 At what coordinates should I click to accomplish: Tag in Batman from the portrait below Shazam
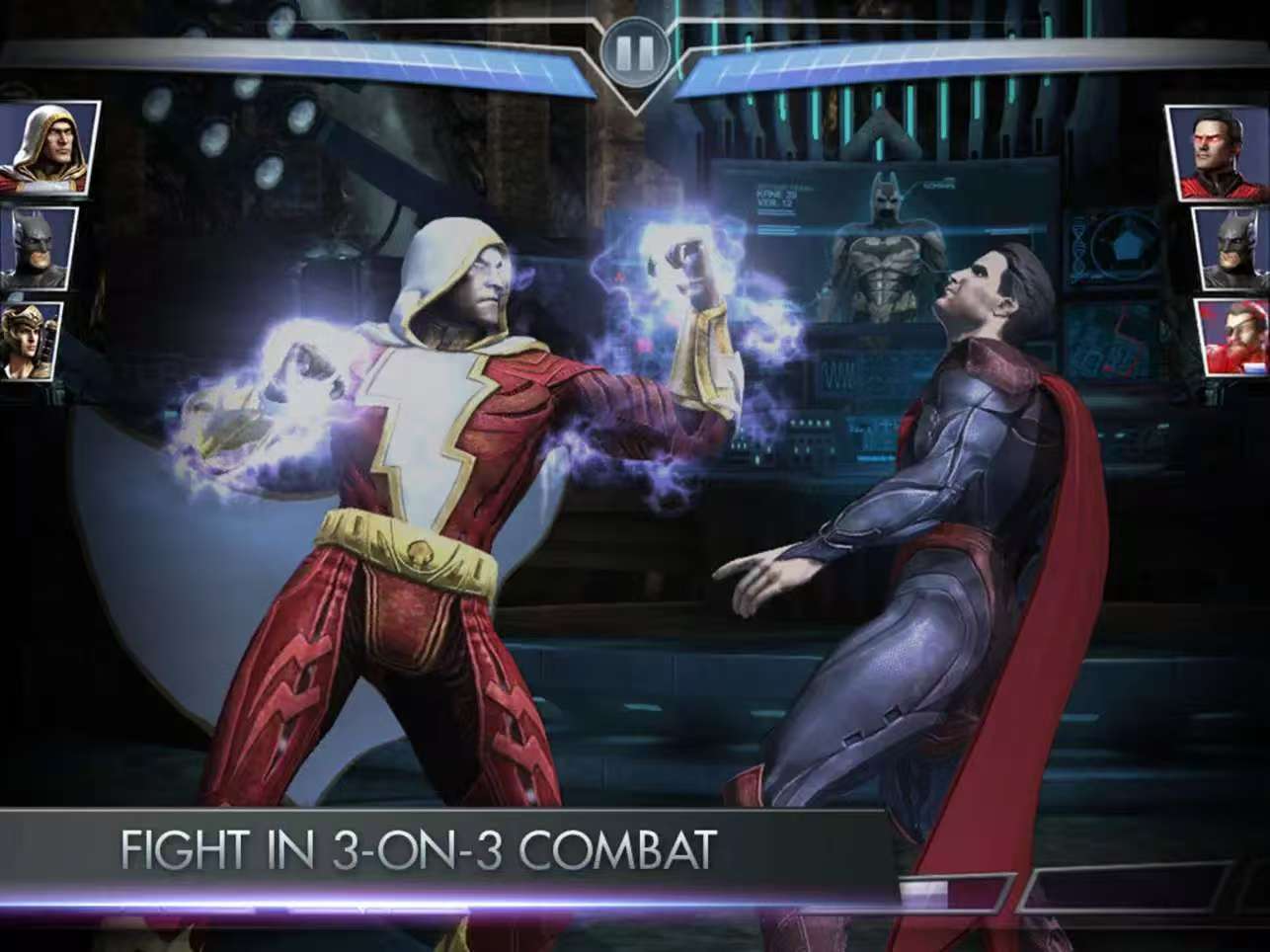coord(37,248)
